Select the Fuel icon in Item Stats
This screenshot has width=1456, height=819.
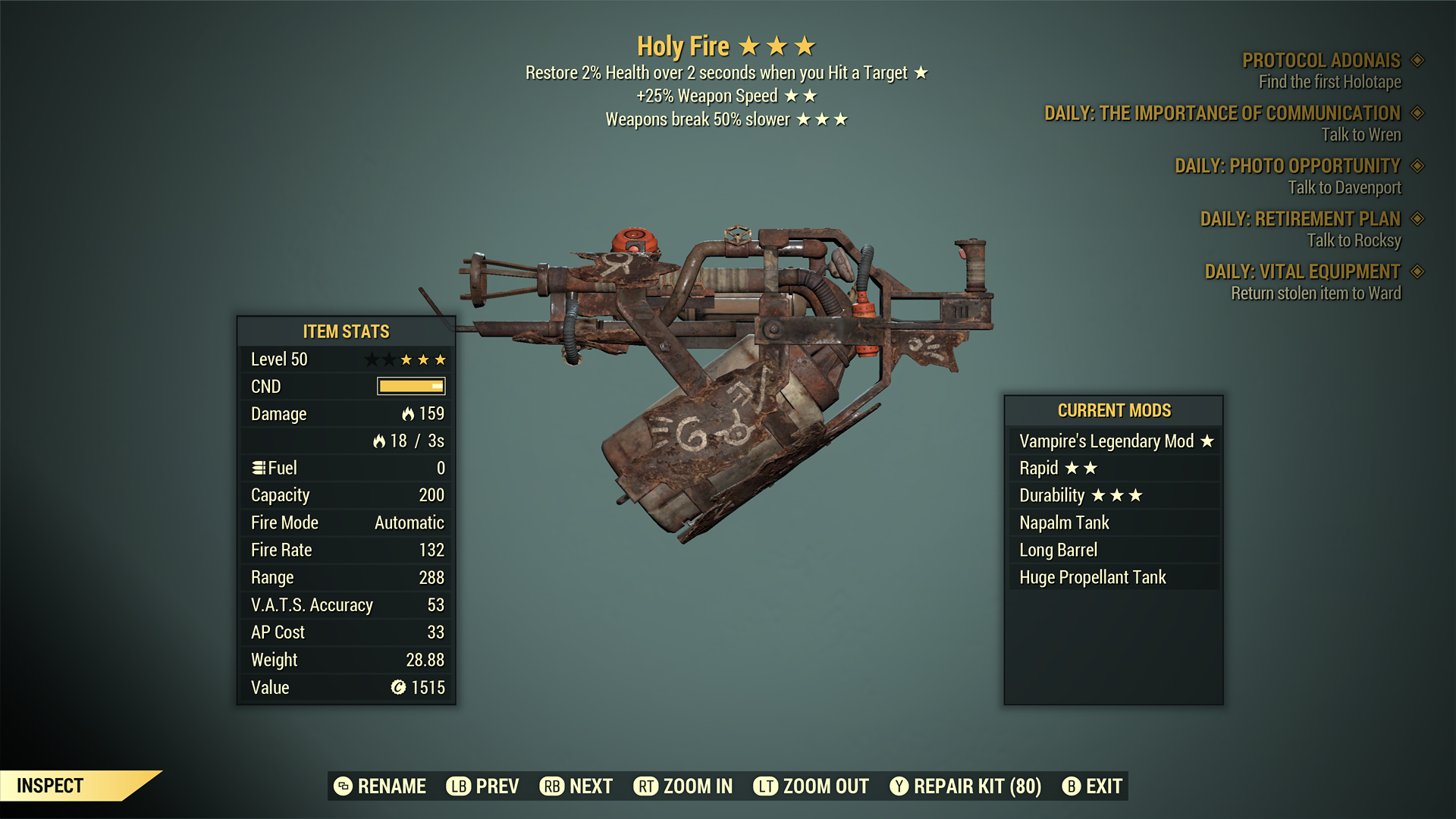[x=258, y=467]
